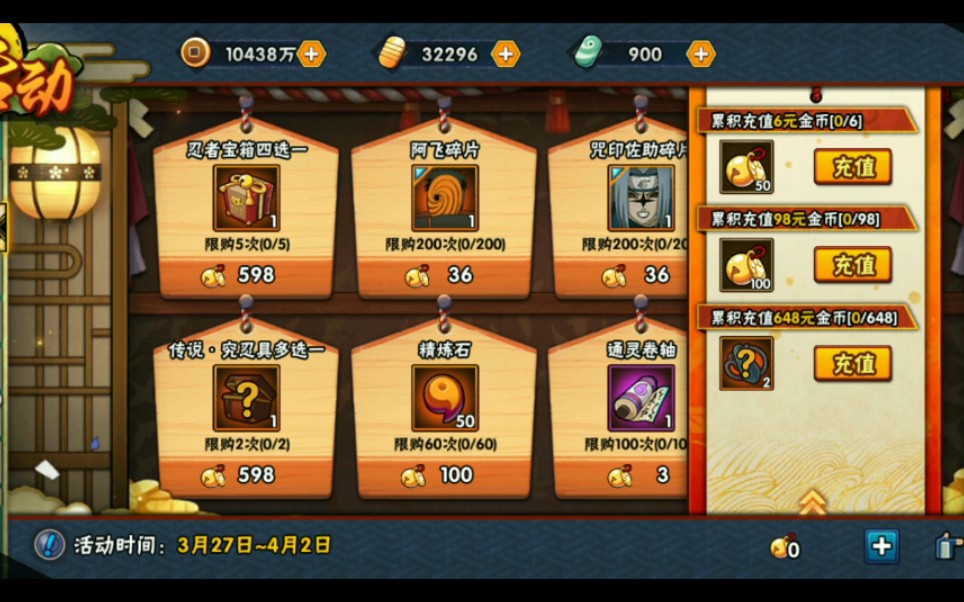Add gold bells with the blue plus button
The image size is (964, 602).
tap(881, 546)
